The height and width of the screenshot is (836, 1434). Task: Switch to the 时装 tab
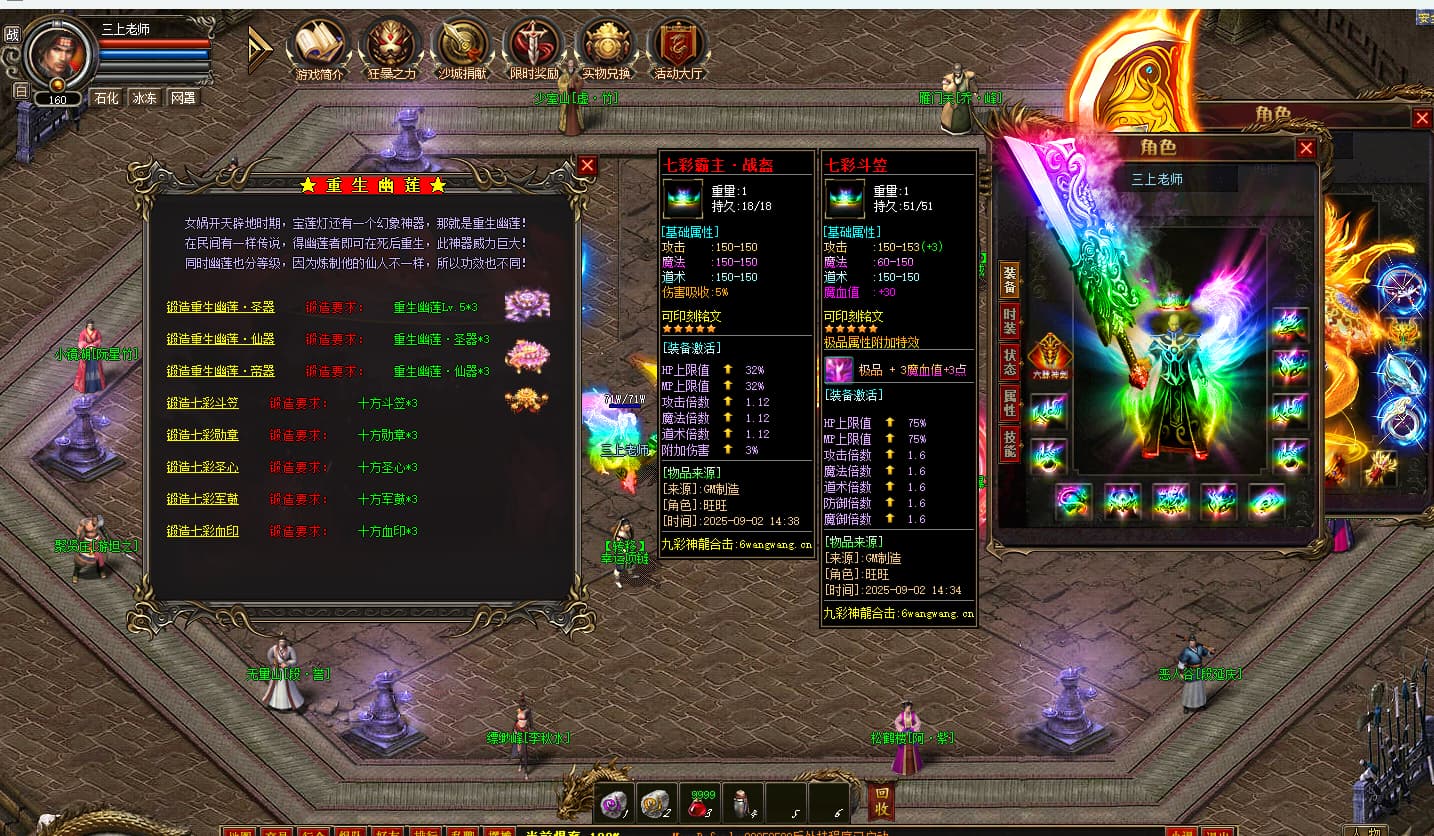point(1010,320)
